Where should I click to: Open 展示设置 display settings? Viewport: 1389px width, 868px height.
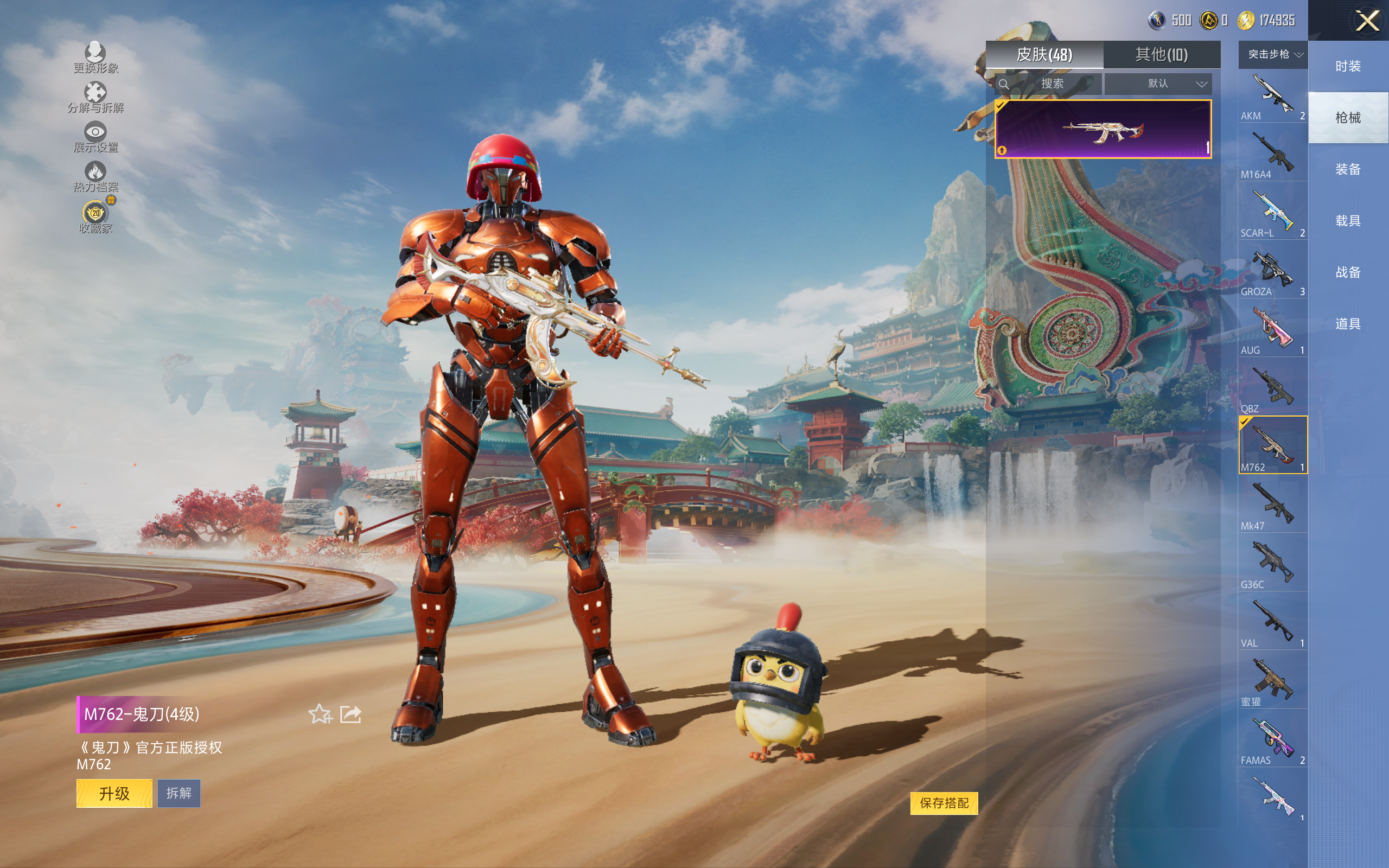click(95, 137)
